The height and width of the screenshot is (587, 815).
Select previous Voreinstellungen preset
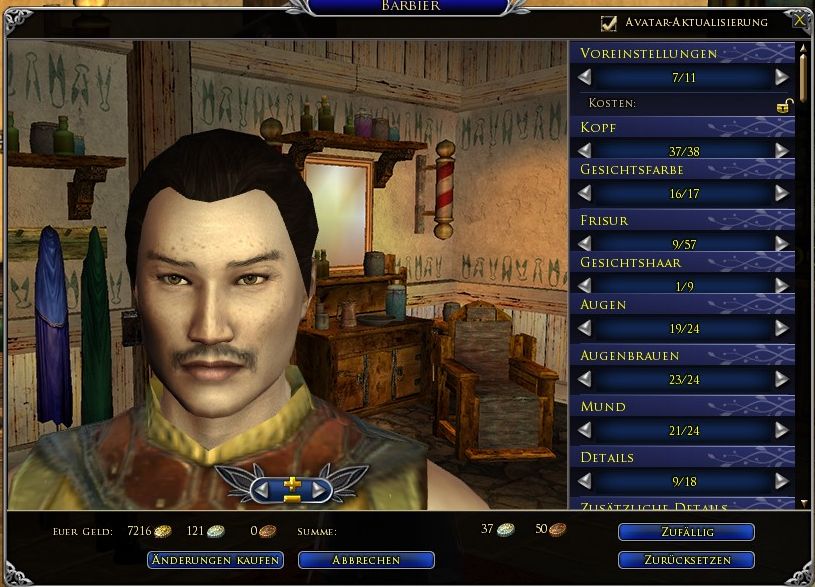pyautogui.click(x=585, y=77)
